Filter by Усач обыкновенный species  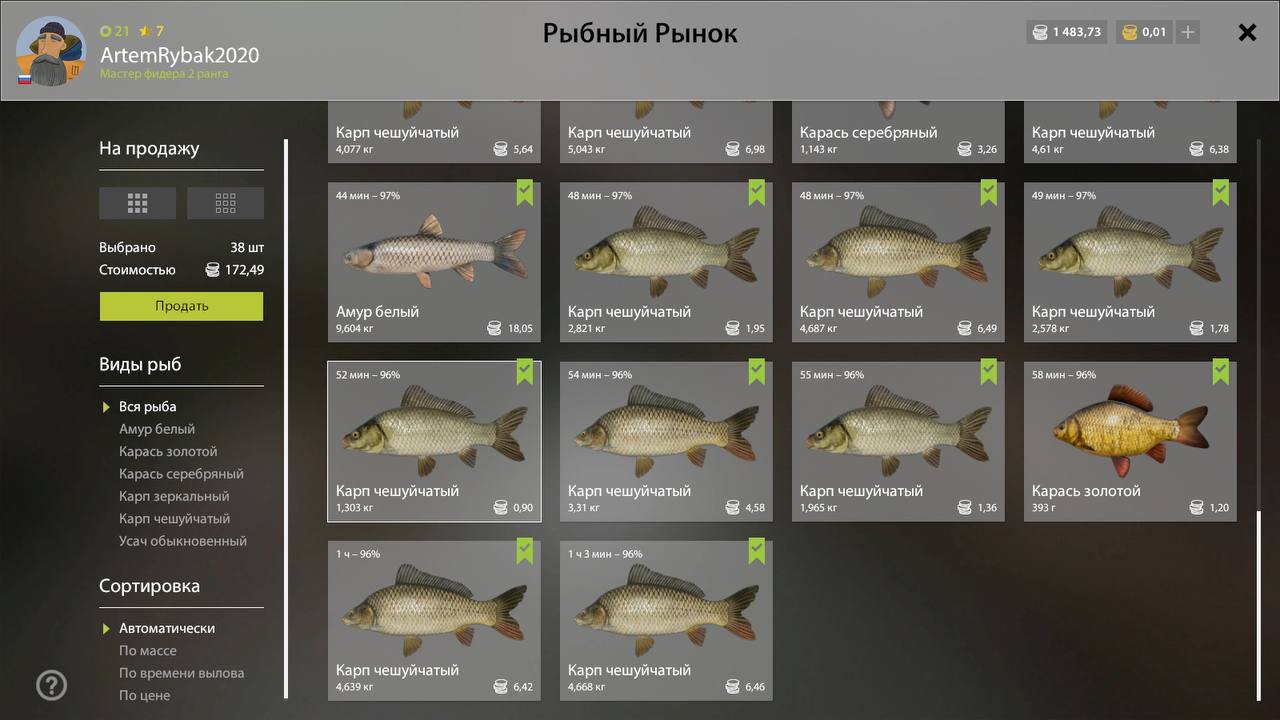point(182,541)
